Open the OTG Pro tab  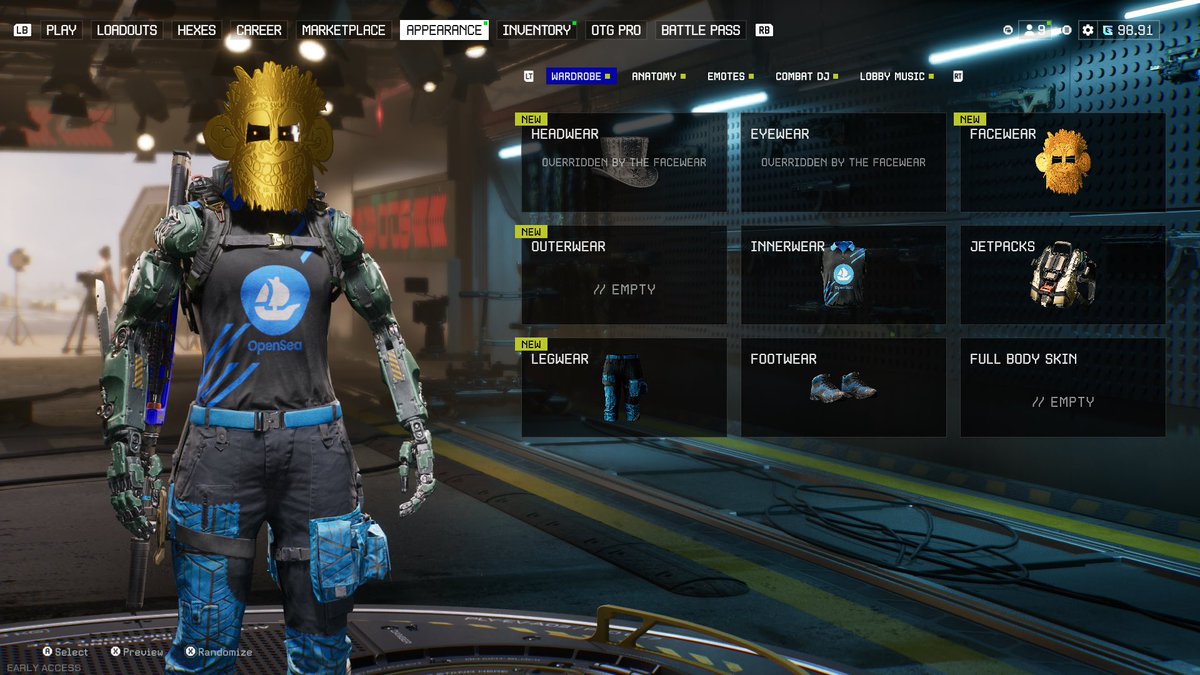click(x=615, y=30)
